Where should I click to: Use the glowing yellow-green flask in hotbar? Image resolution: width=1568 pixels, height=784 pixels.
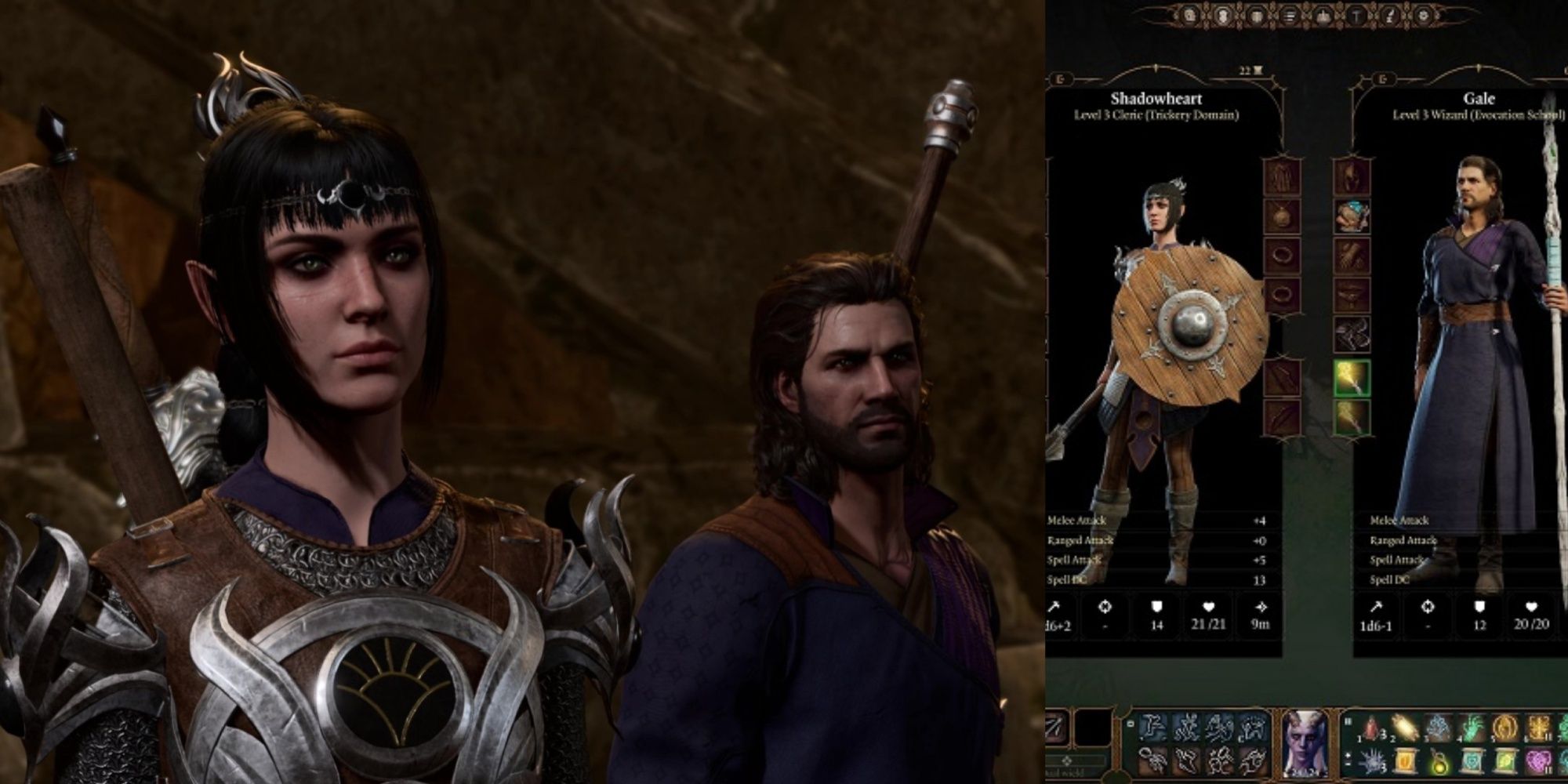click(1439, 760)
